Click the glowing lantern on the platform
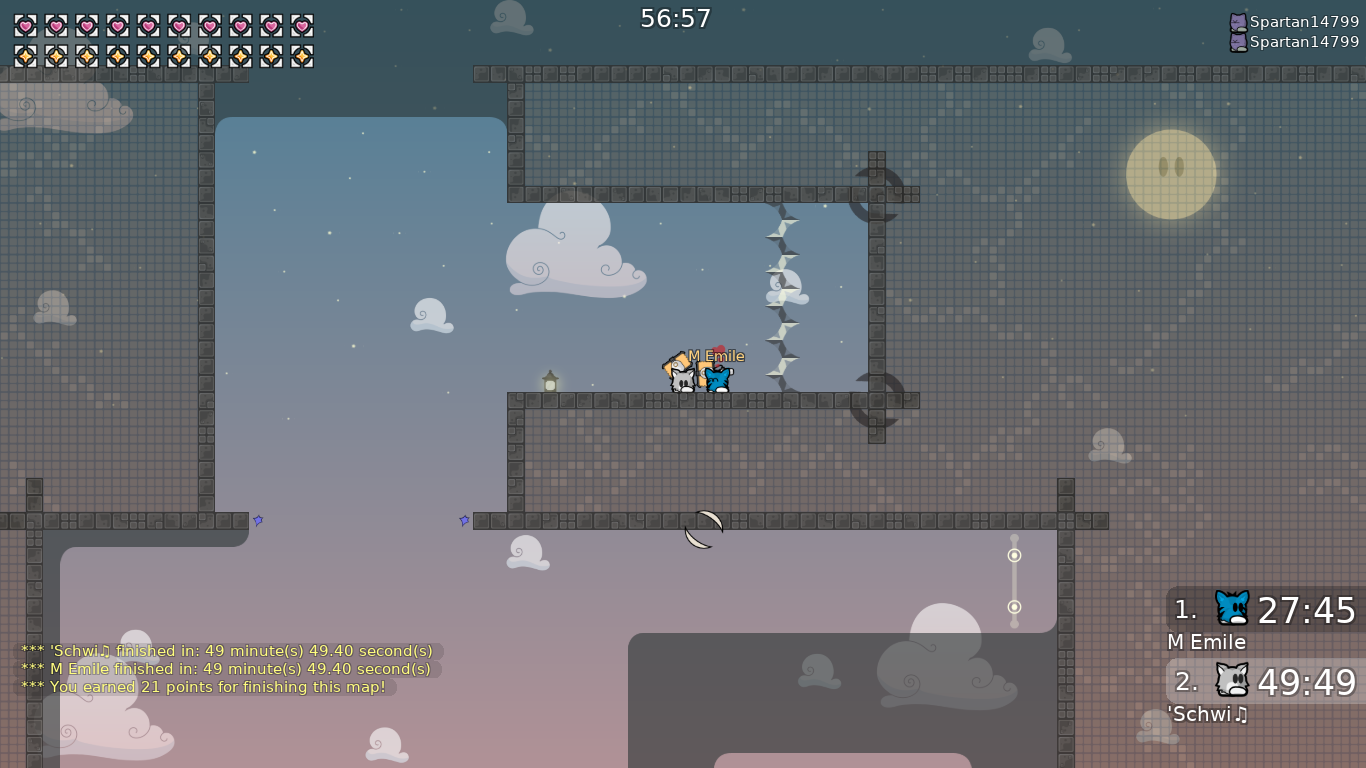Screen dimensions: 1366x768 click(549, 379)
